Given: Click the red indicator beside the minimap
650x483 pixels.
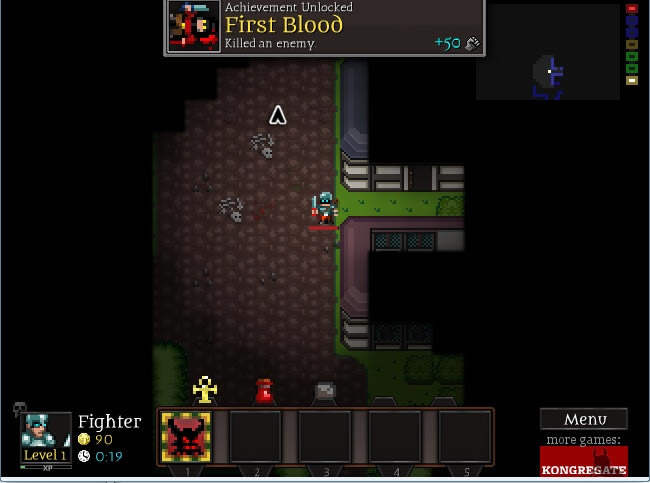Looking at the screenshot, I should pyautogui.click(x=632, y=9).
